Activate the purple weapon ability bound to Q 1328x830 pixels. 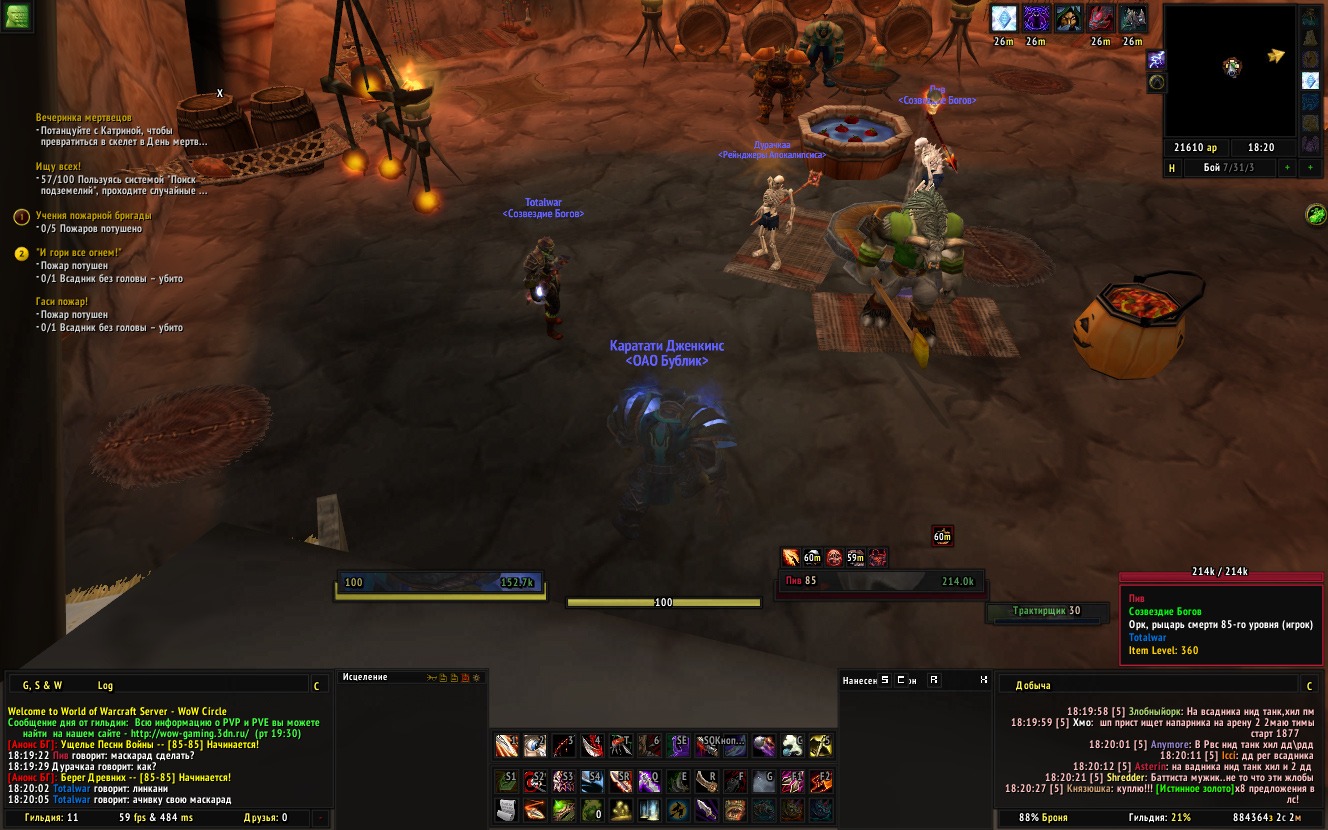click(649, 781)
